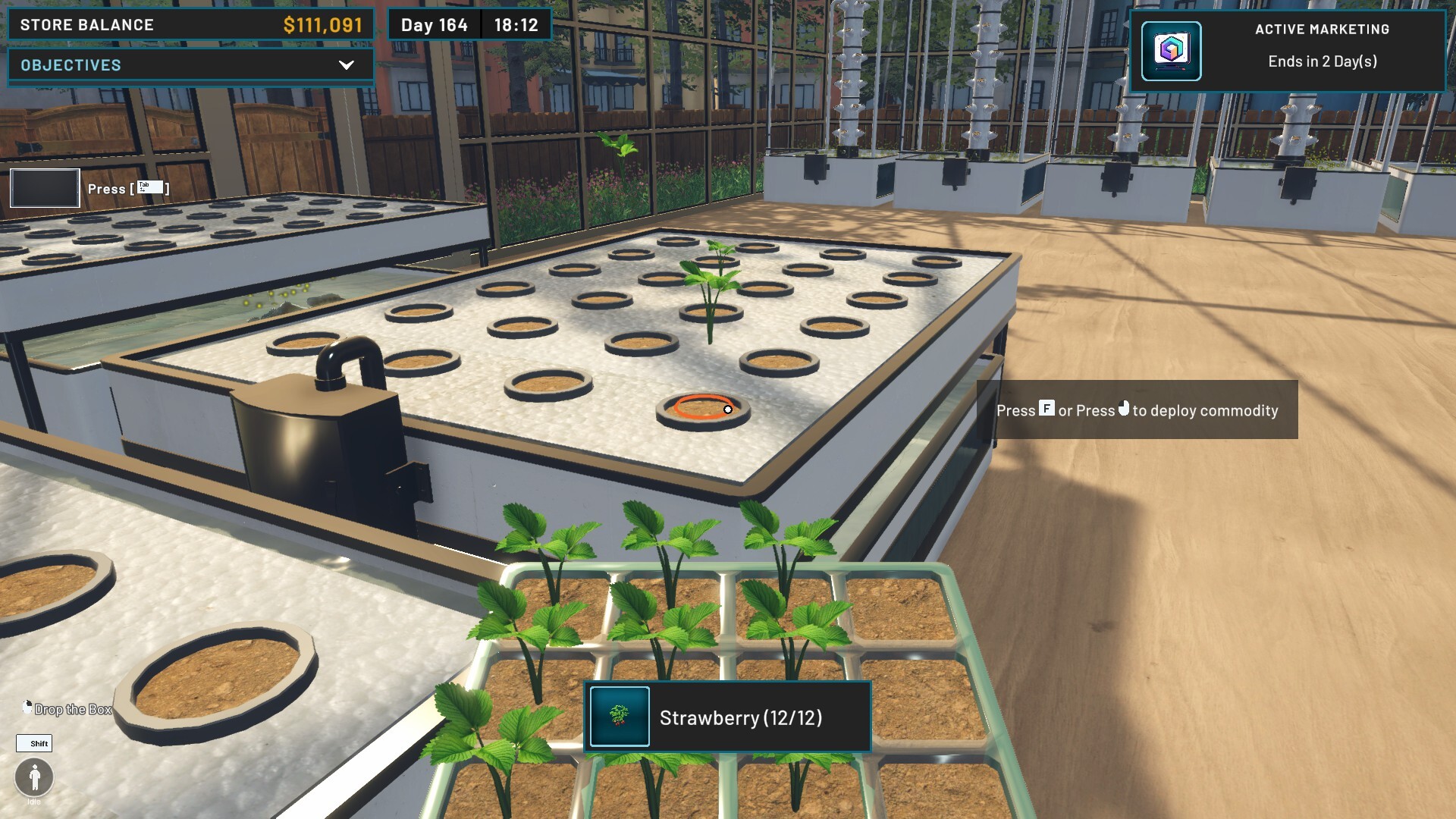Click the F key icon in deploy prompt
The width and height of the screenshot is (1456, 819).
[x=1047, y=409]
